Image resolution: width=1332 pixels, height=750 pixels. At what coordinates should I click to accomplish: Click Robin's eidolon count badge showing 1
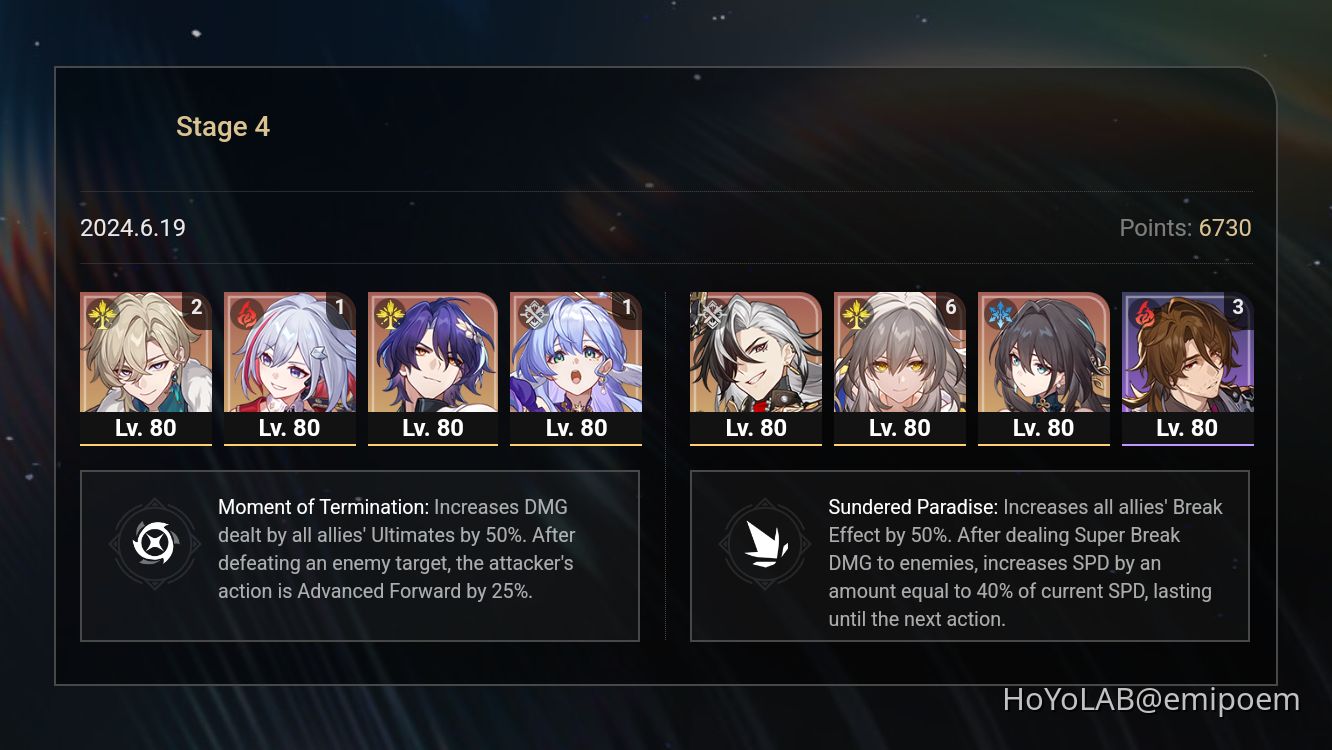[x=628, y=307]
